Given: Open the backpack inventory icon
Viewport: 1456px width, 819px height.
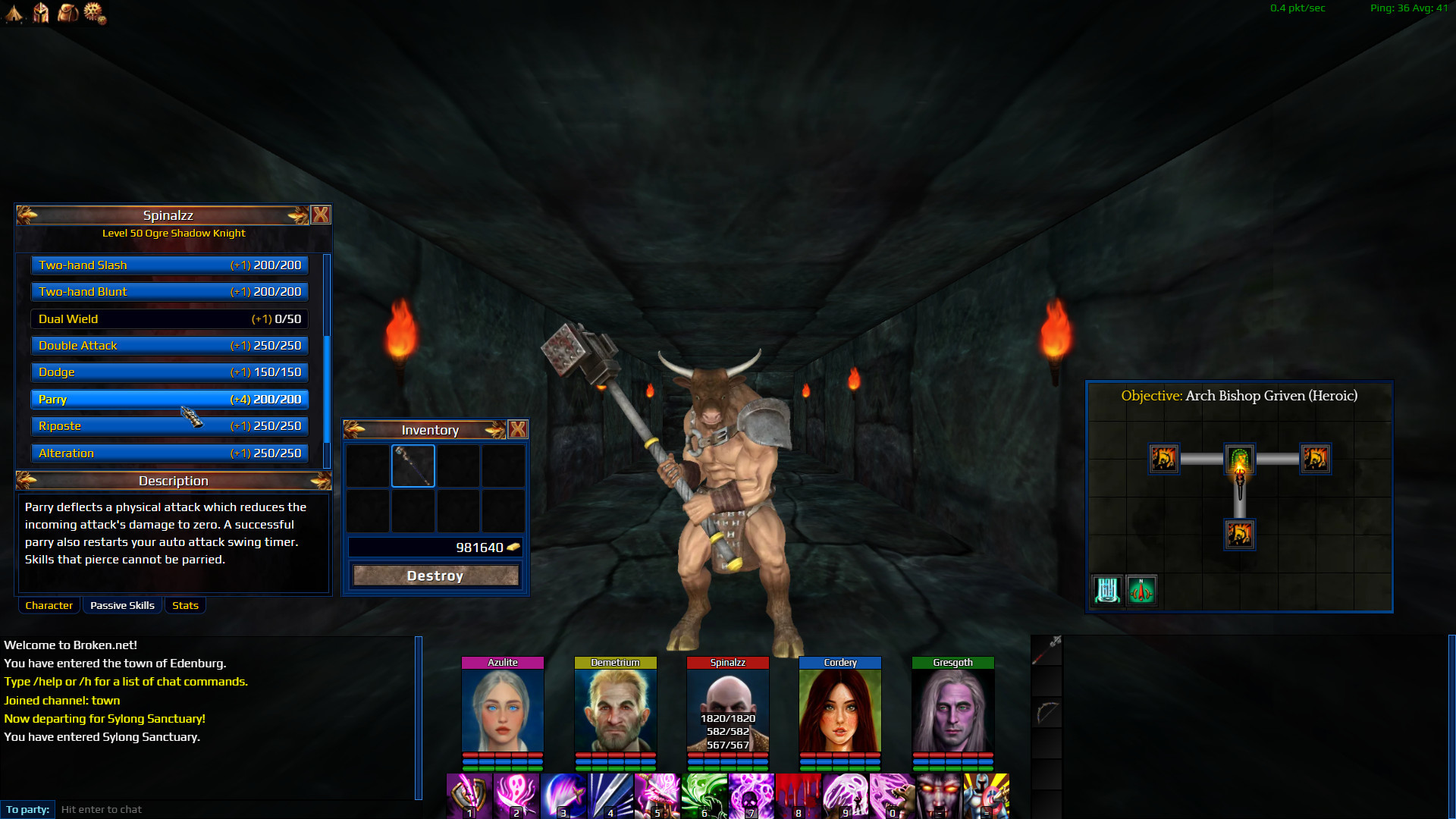Looking at the screenshot, I should (67, 13).
